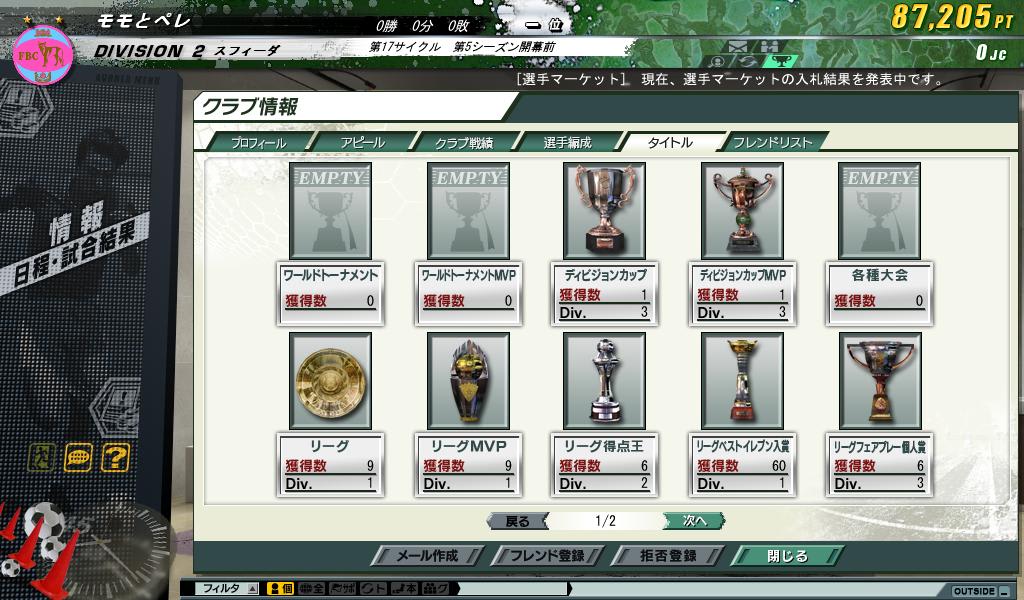Switch to the プロフィール tab
This screenshot has width=1024, height=600.
pyautogui.click(x=258, y=142)
